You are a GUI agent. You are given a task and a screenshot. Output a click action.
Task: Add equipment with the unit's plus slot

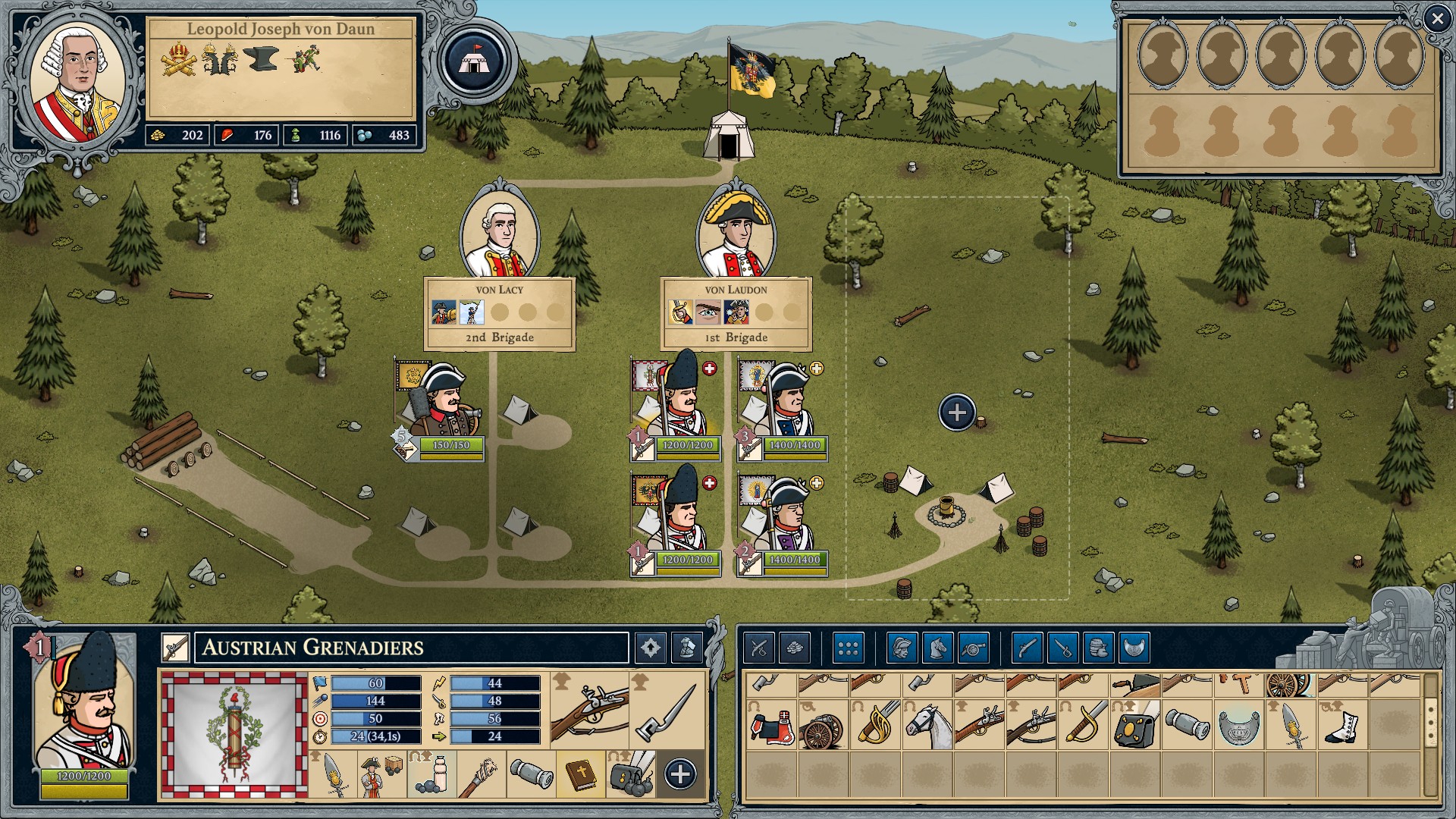pos(680,774)
